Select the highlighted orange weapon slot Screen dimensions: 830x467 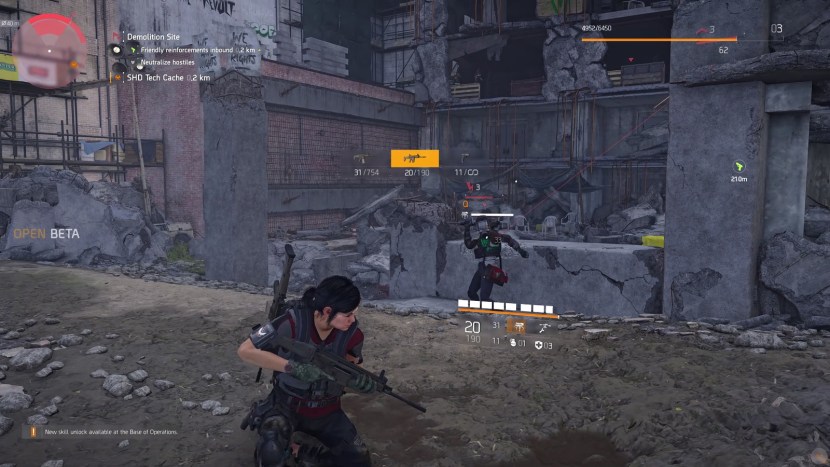(414, 158)
